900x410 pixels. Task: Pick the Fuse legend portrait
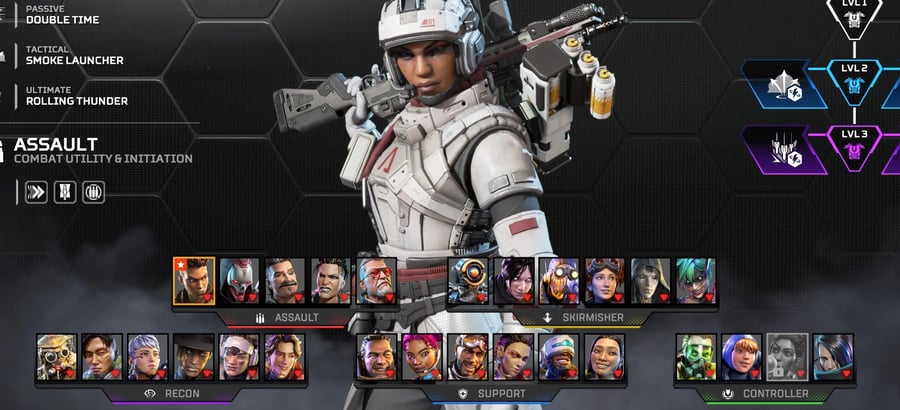coord(286,281)
